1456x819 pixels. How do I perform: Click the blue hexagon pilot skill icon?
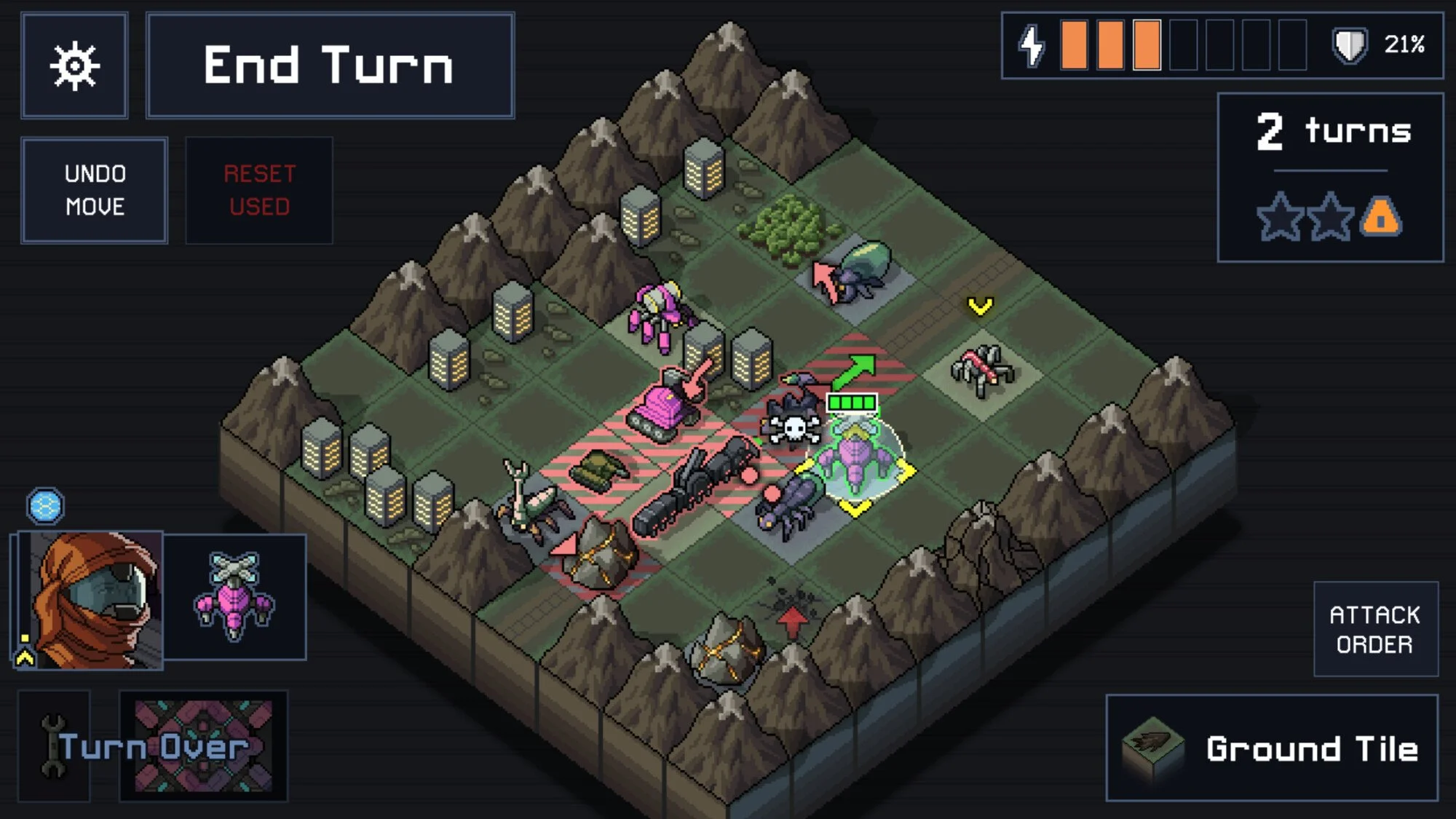coord(45,506)
